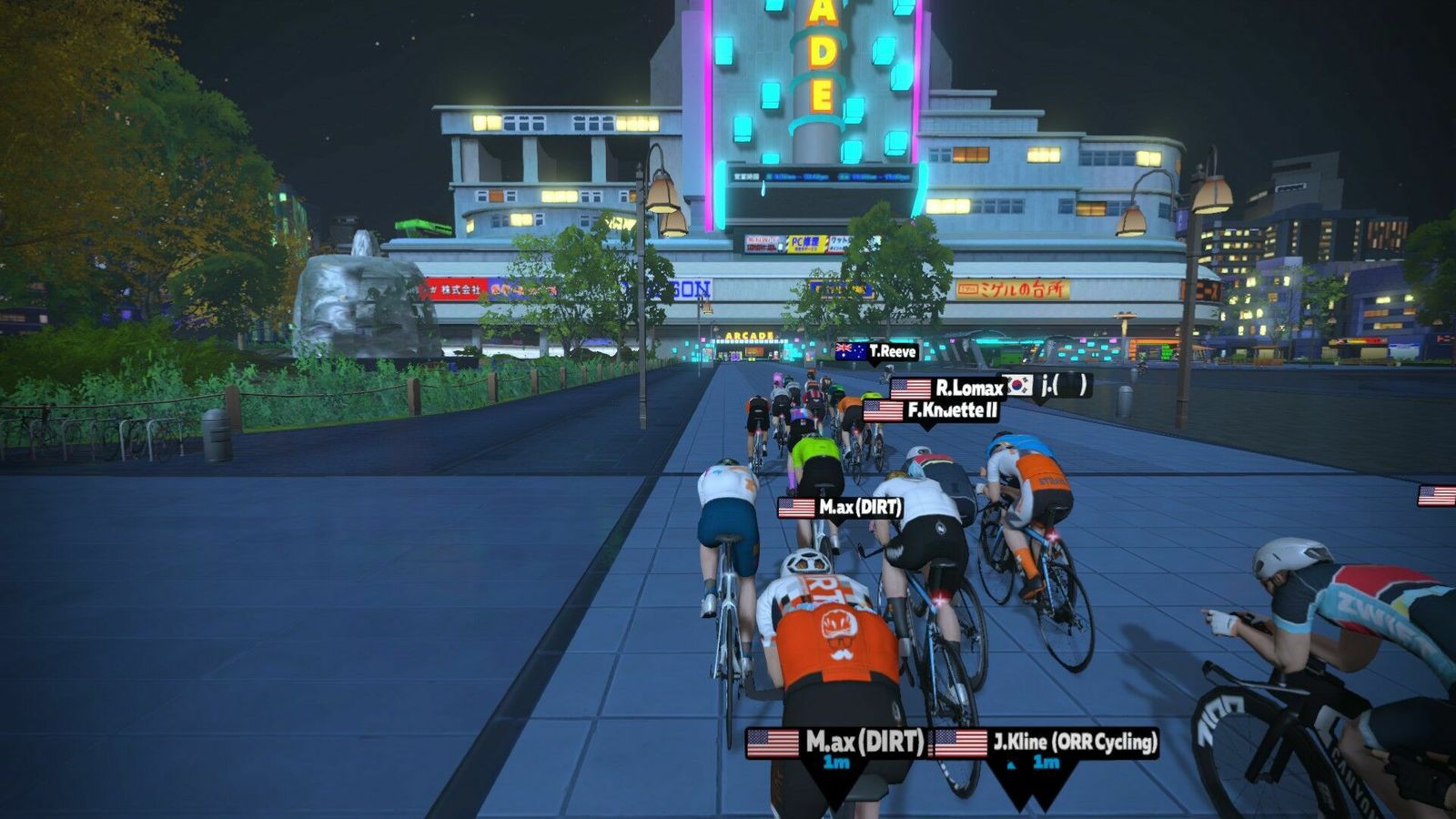1456x819 pixels.
Task: Choose the F.Knuette II rider tag
Action: [x=931, y=410]
